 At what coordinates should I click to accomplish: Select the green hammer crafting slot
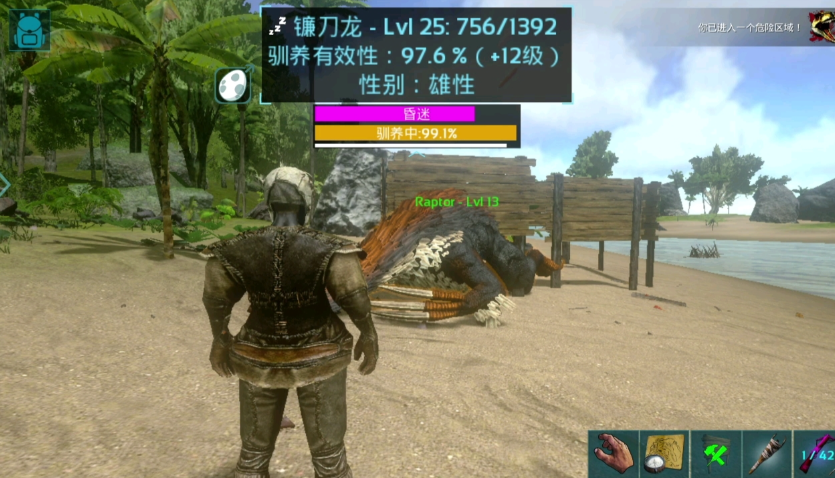(715, 455)
